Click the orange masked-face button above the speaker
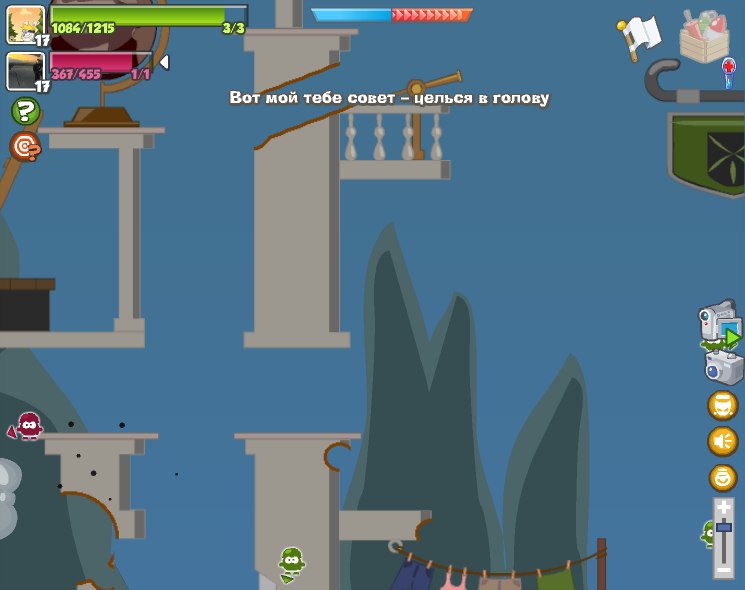The height and width of the screenshot is (590, 745). click(x=722, y=405)
